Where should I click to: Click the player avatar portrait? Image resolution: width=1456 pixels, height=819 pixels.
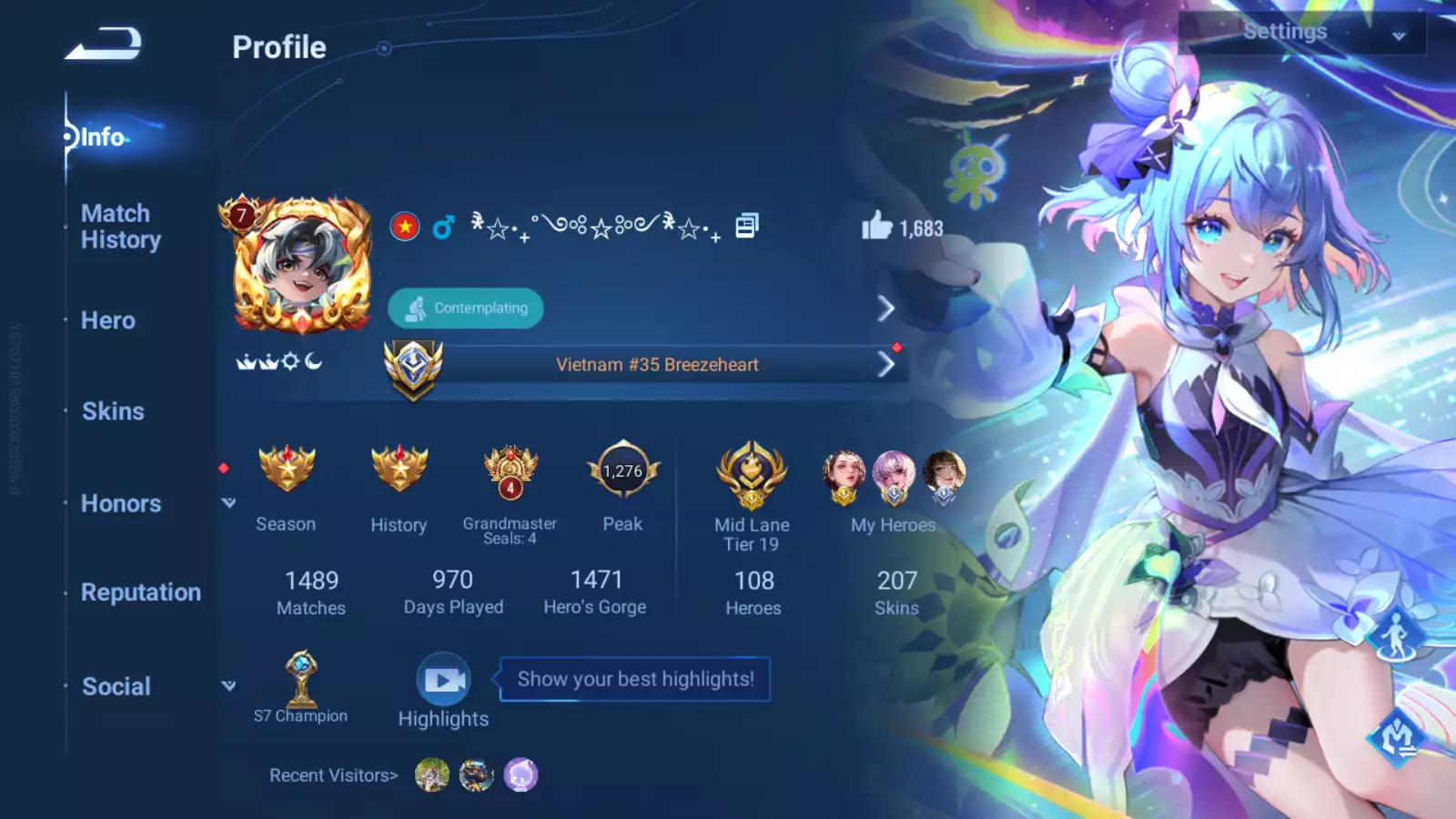click(300, 266)
